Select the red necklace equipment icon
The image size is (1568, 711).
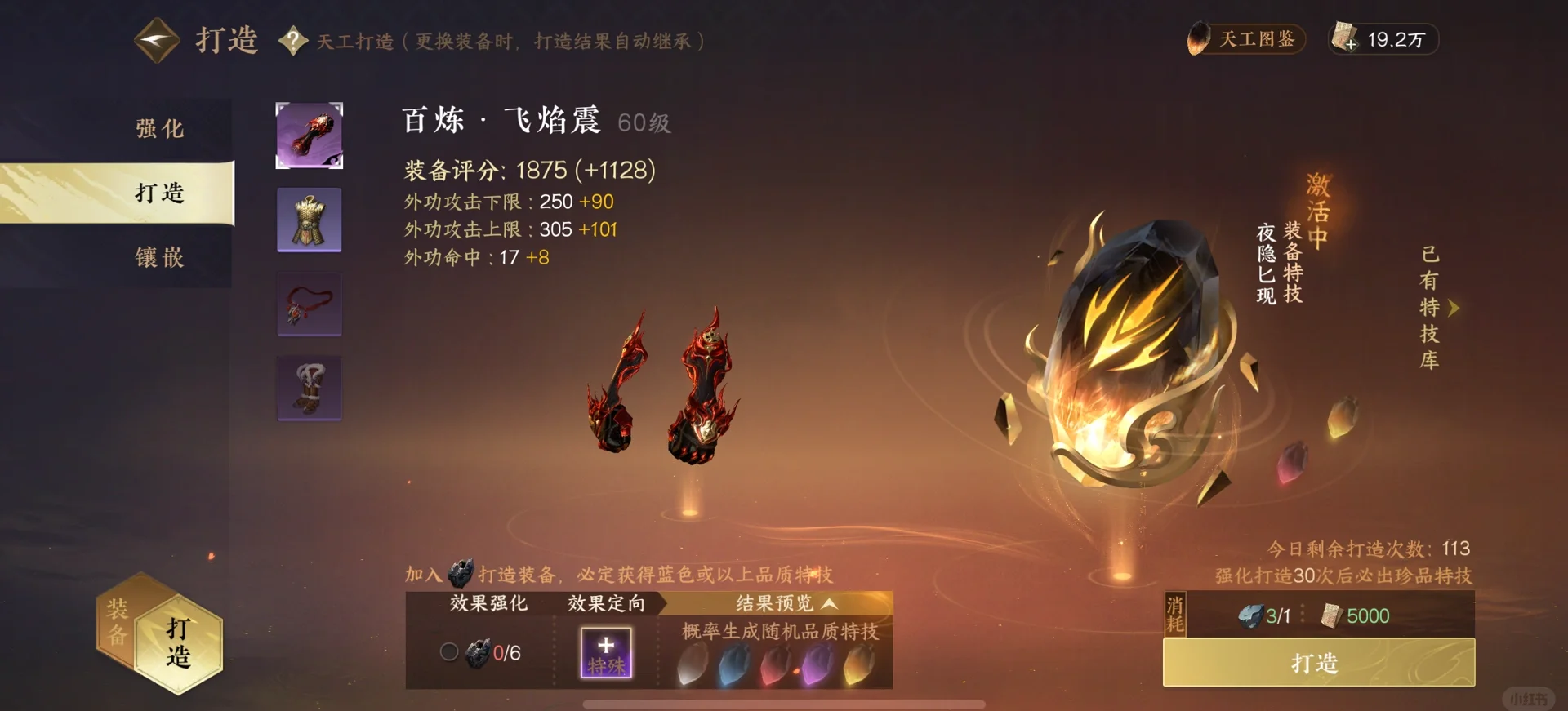pyautogui.click(x=309, y=304)
